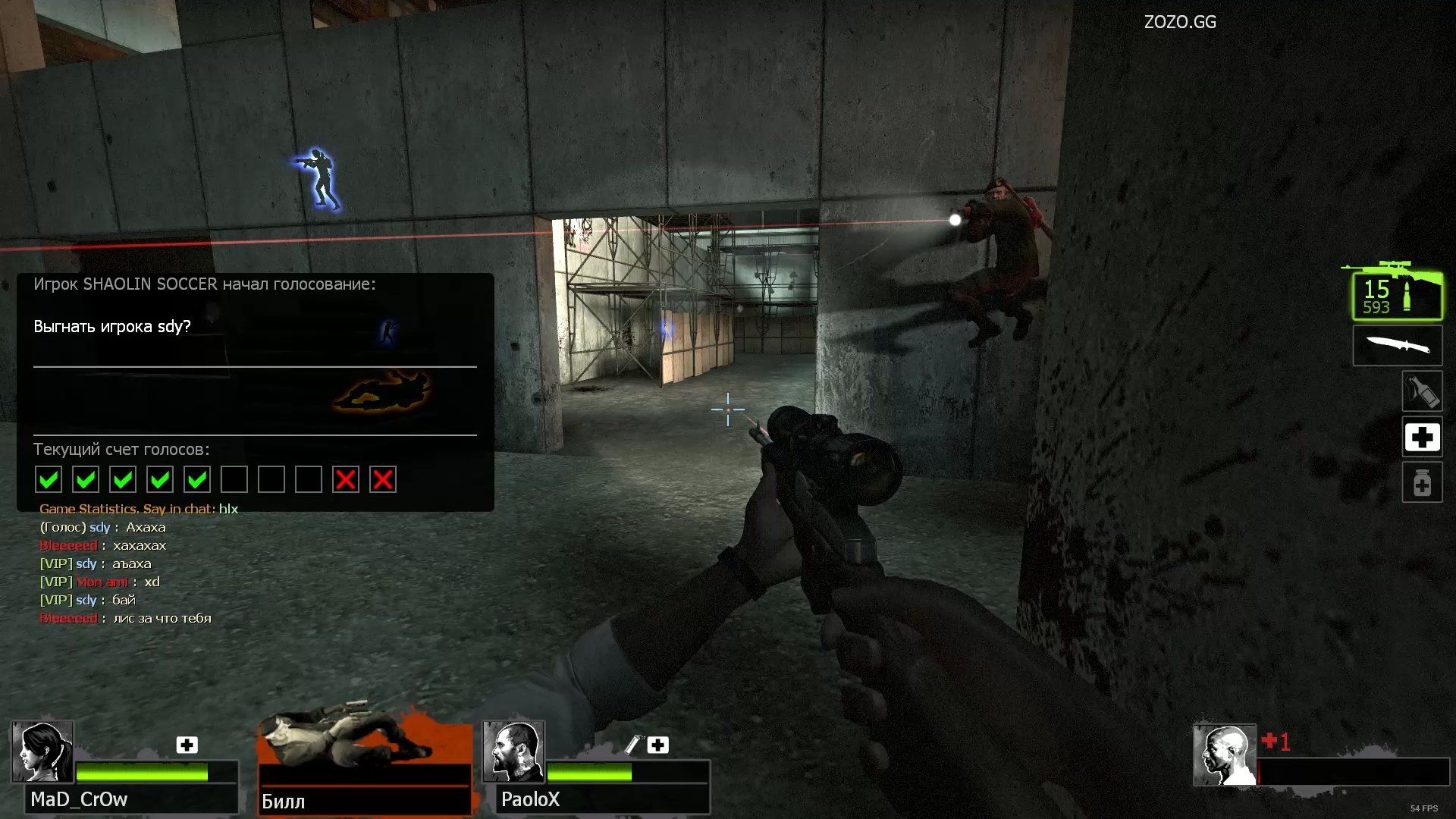
Task: Click the ZOZO.GG server watermark
Action: (x=1180, y=22)
